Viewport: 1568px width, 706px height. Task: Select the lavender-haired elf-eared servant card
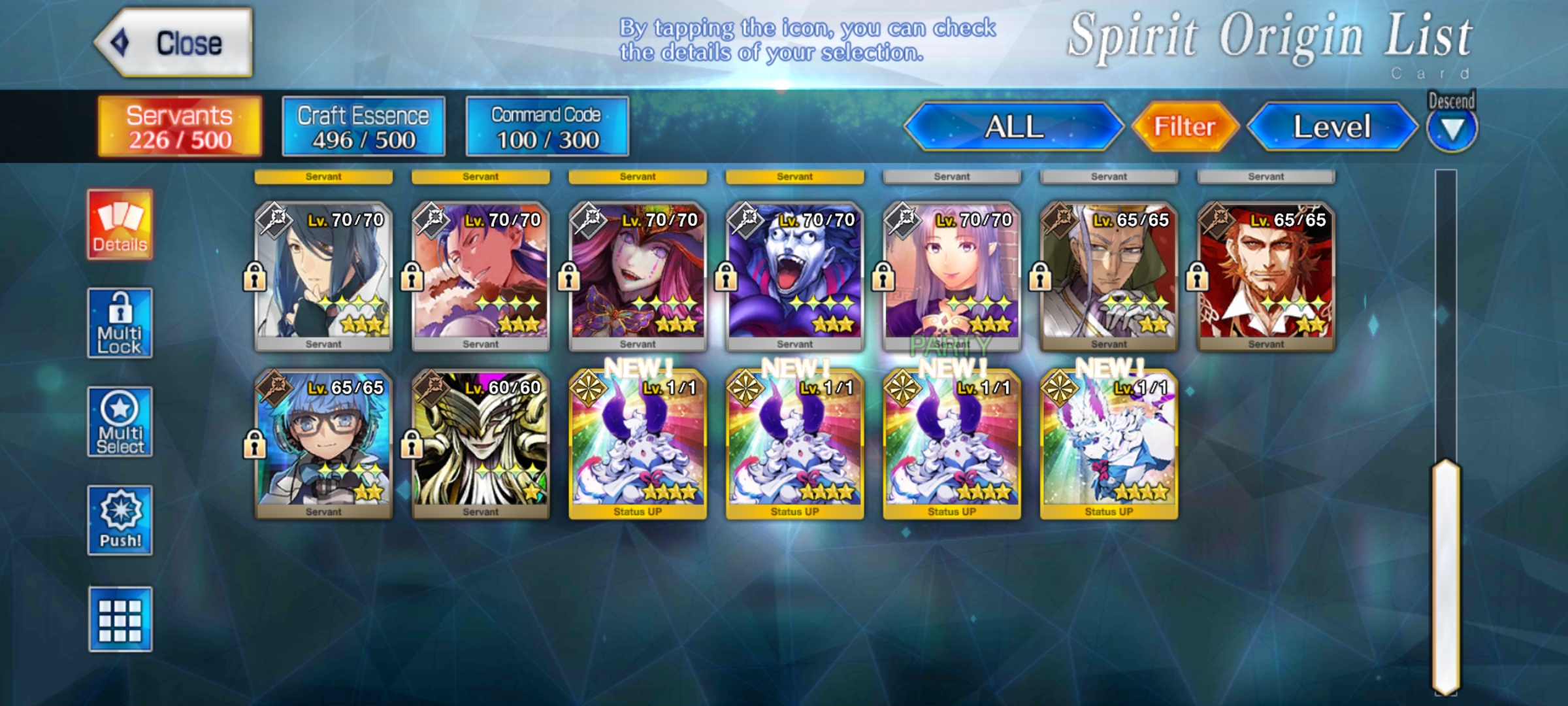(951, 276)
